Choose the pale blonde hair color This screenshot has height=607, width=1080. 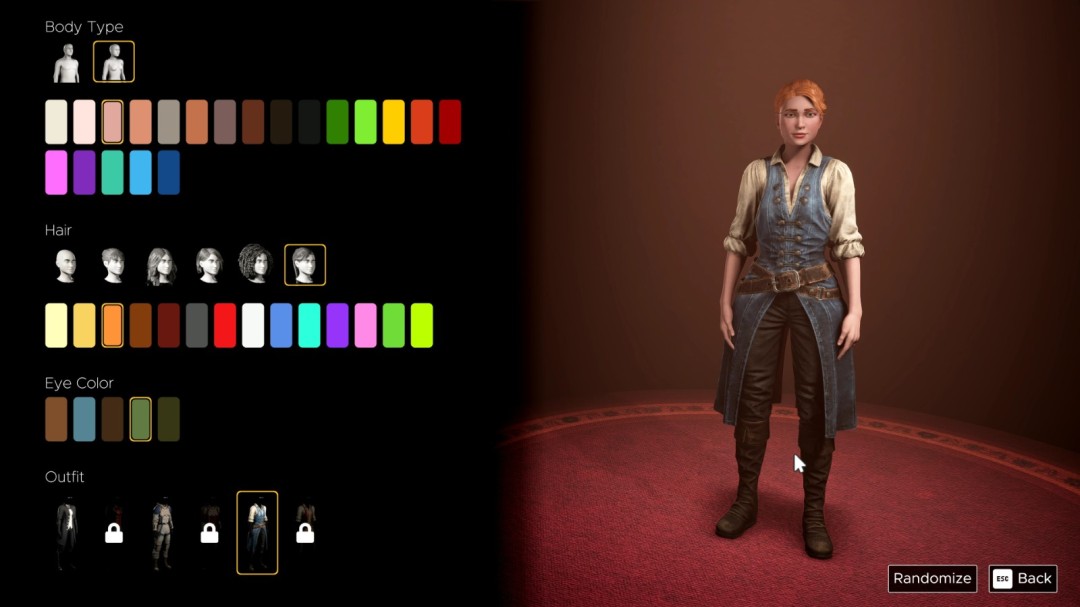point(56,325)
